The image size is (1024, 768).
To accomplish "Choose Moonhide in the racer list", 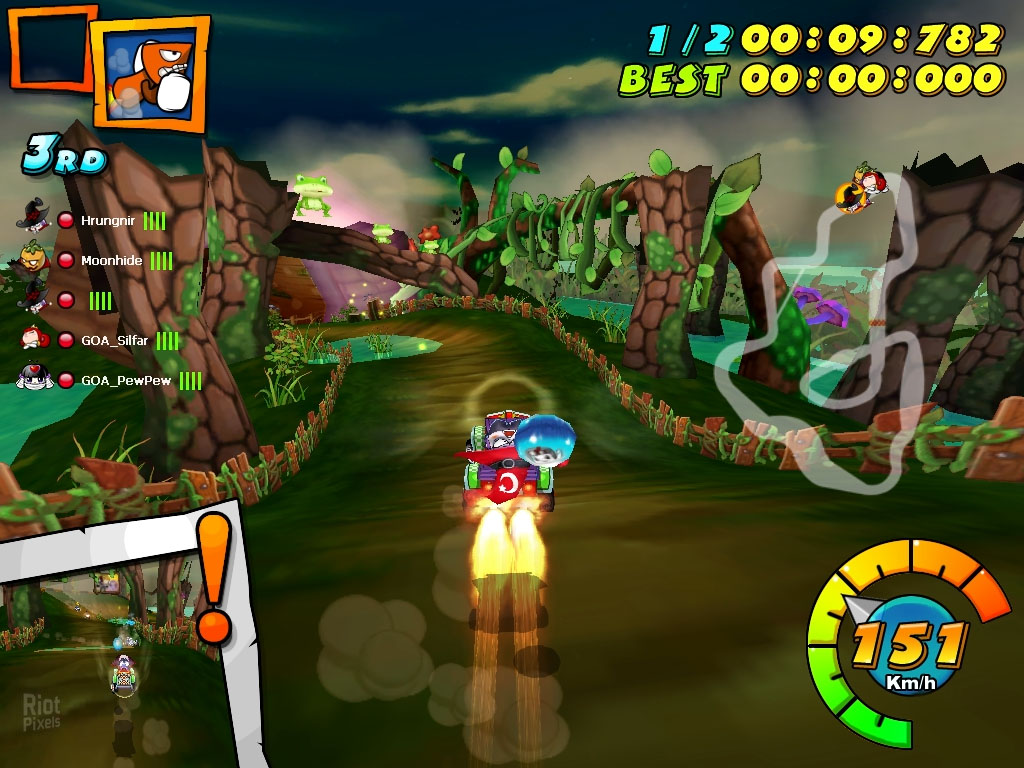I will click(111, 260).
